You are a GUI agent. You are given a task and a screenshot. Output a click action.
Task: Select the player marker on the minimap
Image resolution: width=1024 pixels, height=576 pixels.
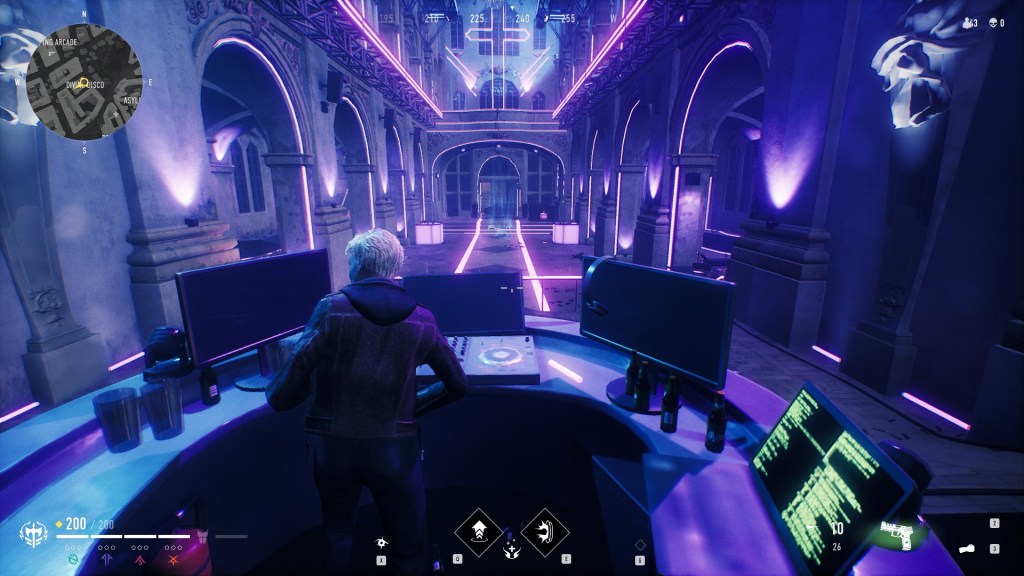84,83
